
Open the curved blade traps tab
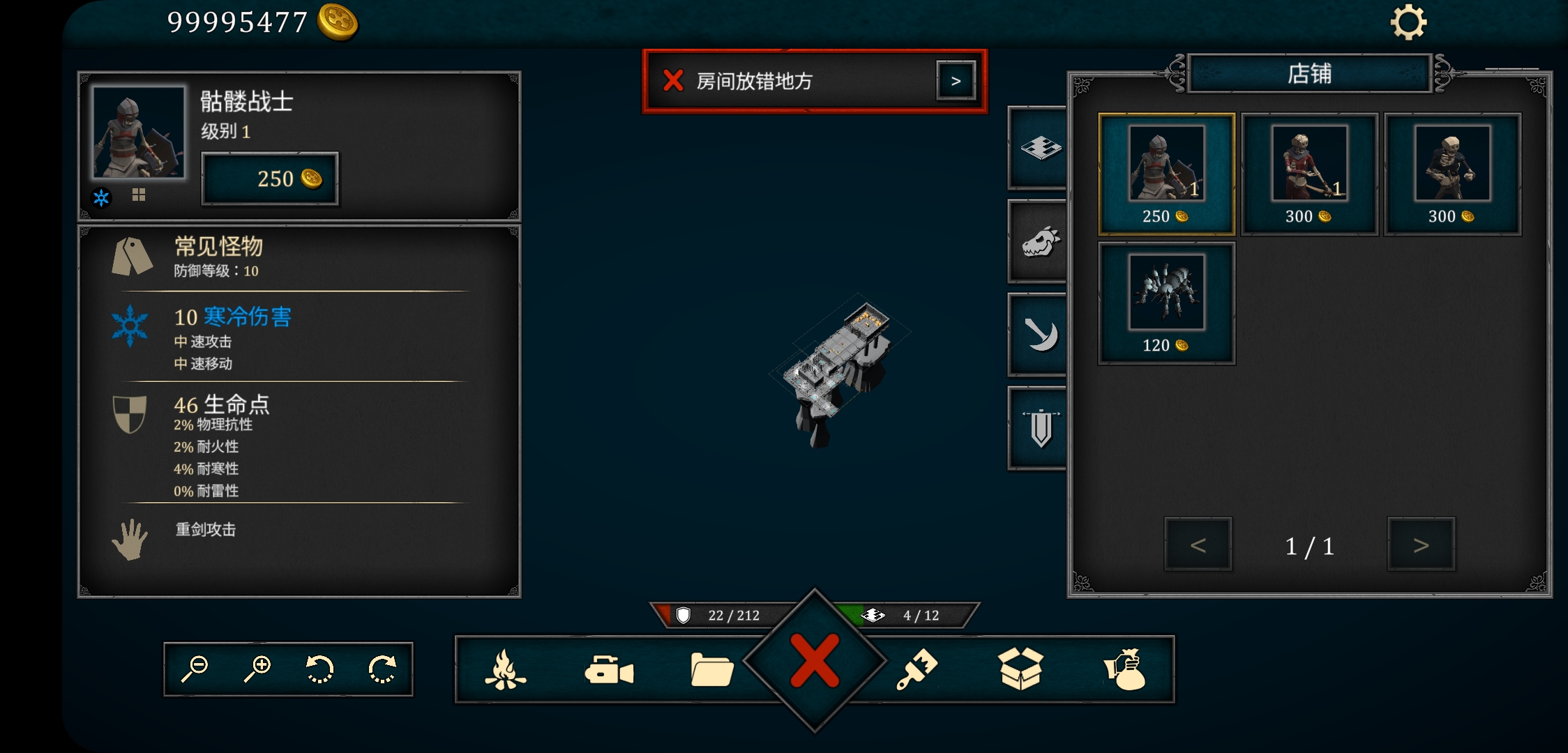1039,335
